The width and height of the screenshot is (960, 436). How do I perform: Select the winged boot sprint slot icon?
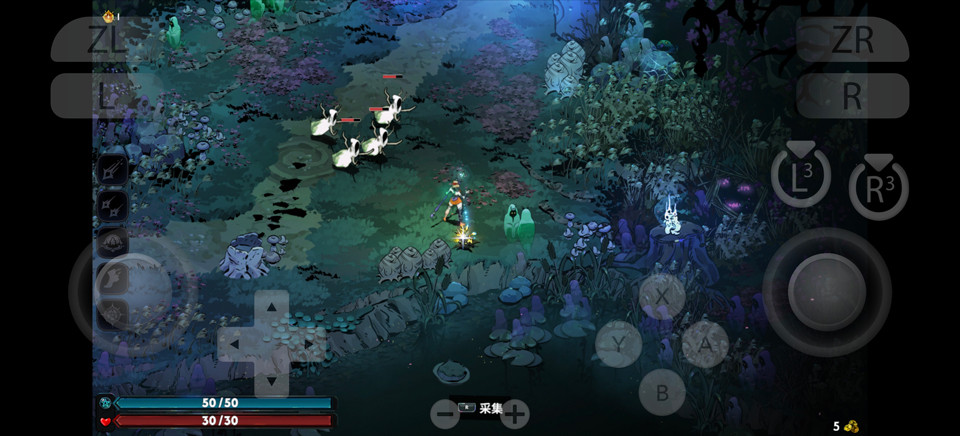coord(112,277)
